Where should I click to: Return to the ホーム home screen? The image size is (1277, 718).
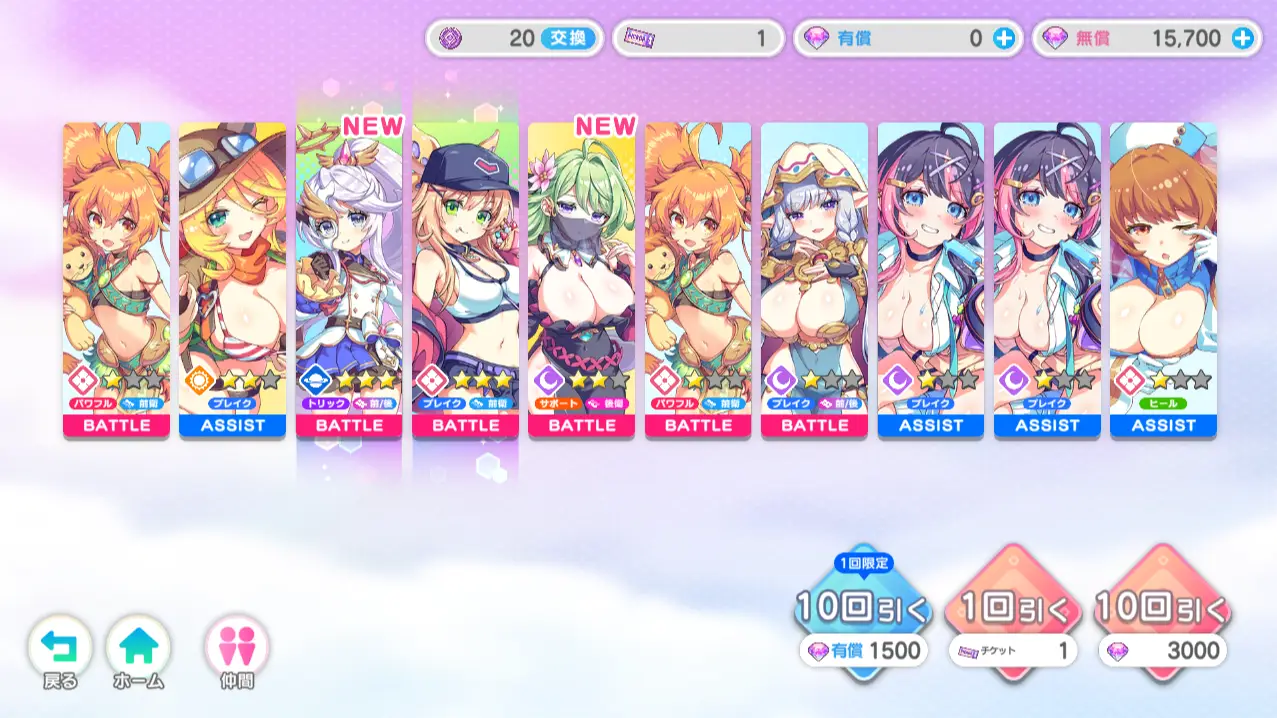[138, 650]
